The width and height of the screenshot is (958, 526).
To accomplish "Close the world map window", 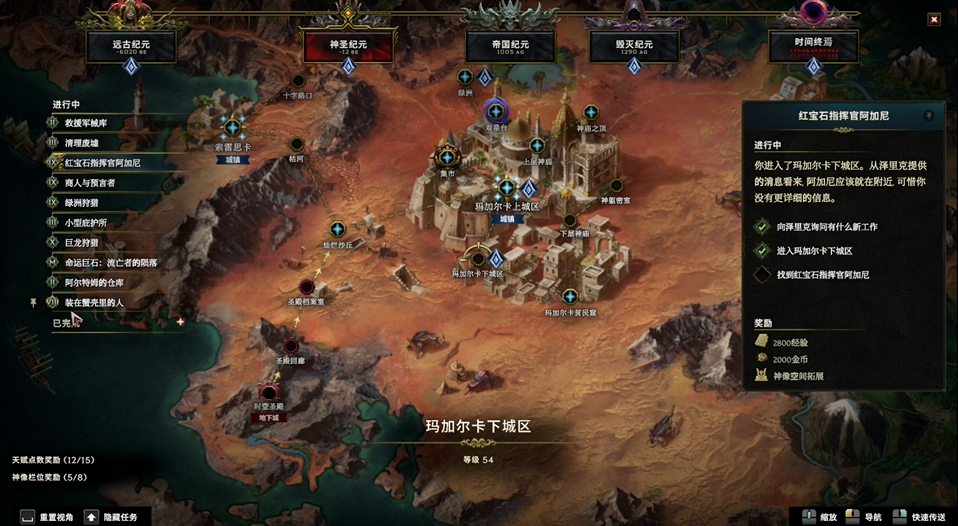I will coord(933,19).
